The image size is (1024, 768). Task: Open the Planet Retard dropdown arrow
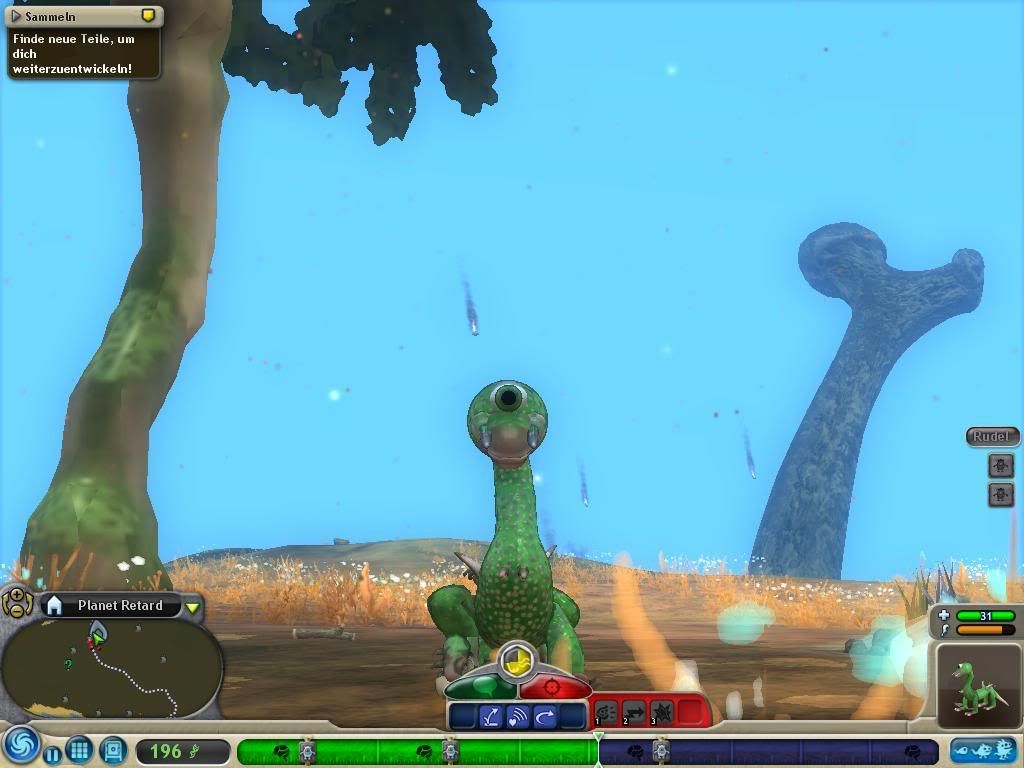tap(193, 607)
